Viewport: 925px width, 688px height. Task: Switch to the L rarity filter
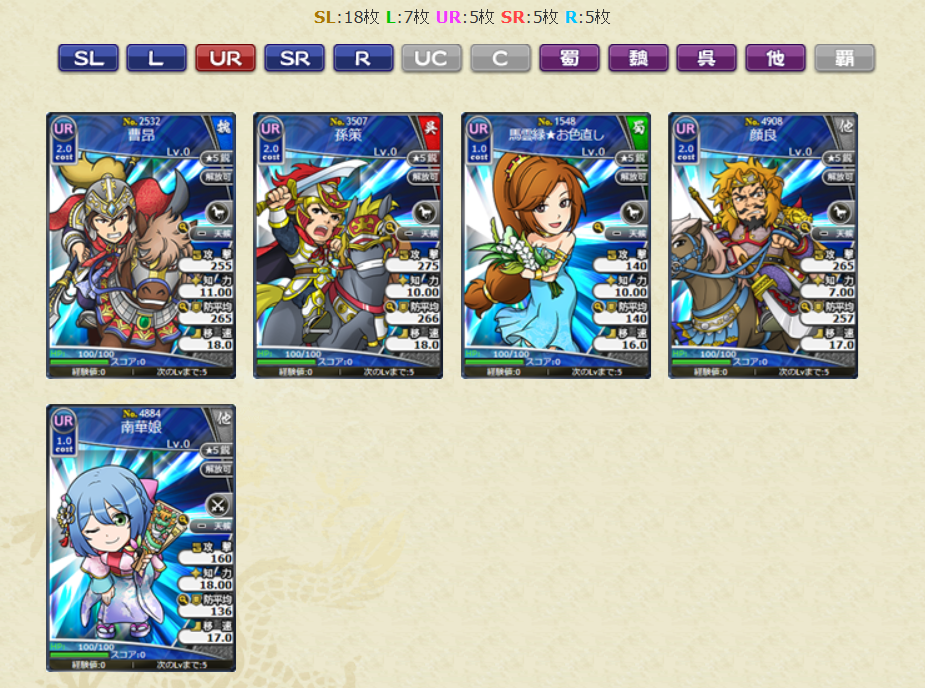(156, 58)
